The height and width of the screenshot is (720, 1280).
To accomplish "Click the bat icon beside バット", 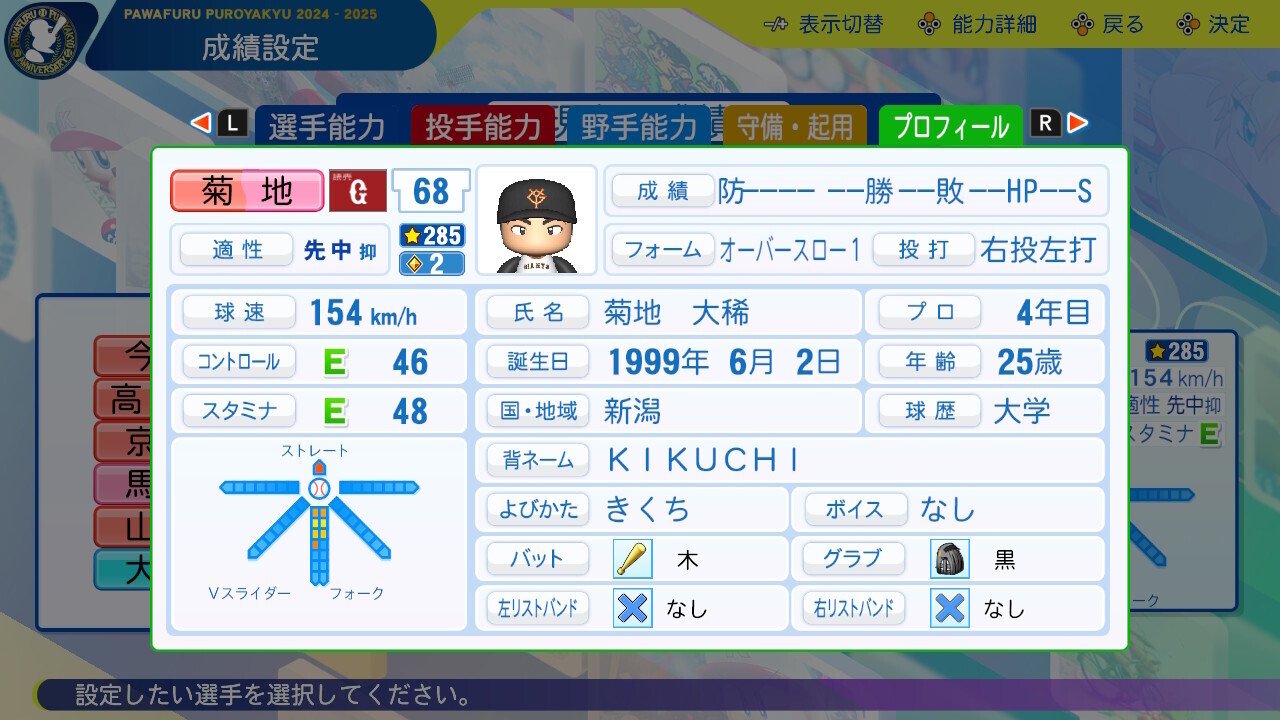I will (x=632, y=558).
